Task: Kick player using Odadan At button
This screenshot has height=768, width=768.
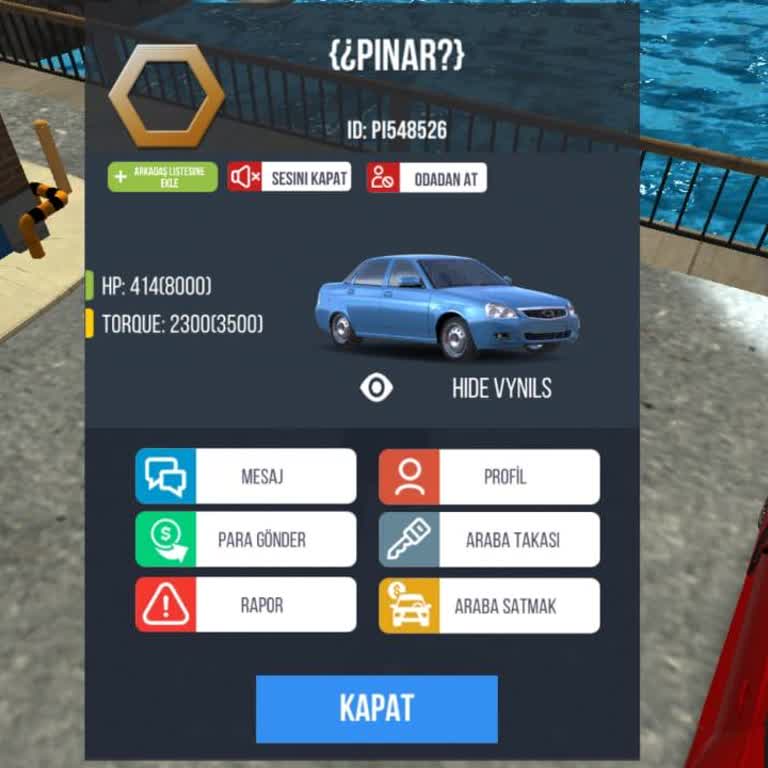Action: [x=427, y=177]
